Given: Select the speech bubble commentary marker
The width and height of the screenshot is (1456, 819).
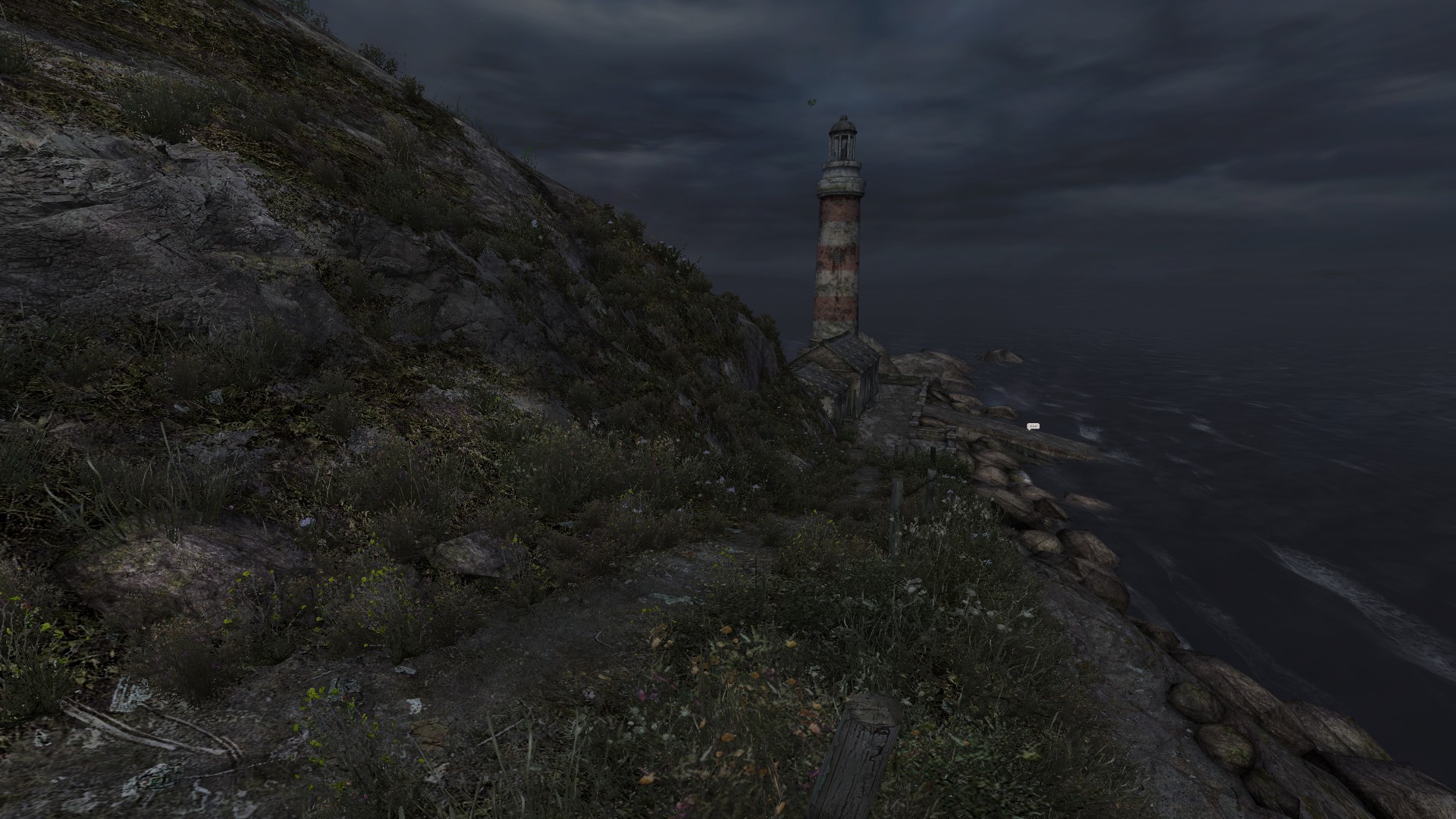Looking at the screenshot, I should pyautogui.click(x=1032, y=427).
